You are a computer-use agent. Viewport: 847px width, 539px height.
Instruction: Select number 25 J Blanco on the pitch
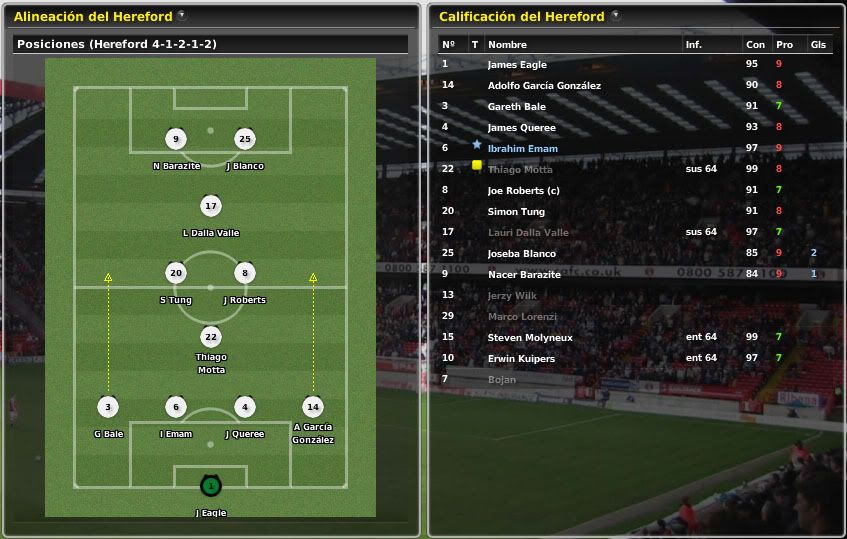click(x=245, y=139)
